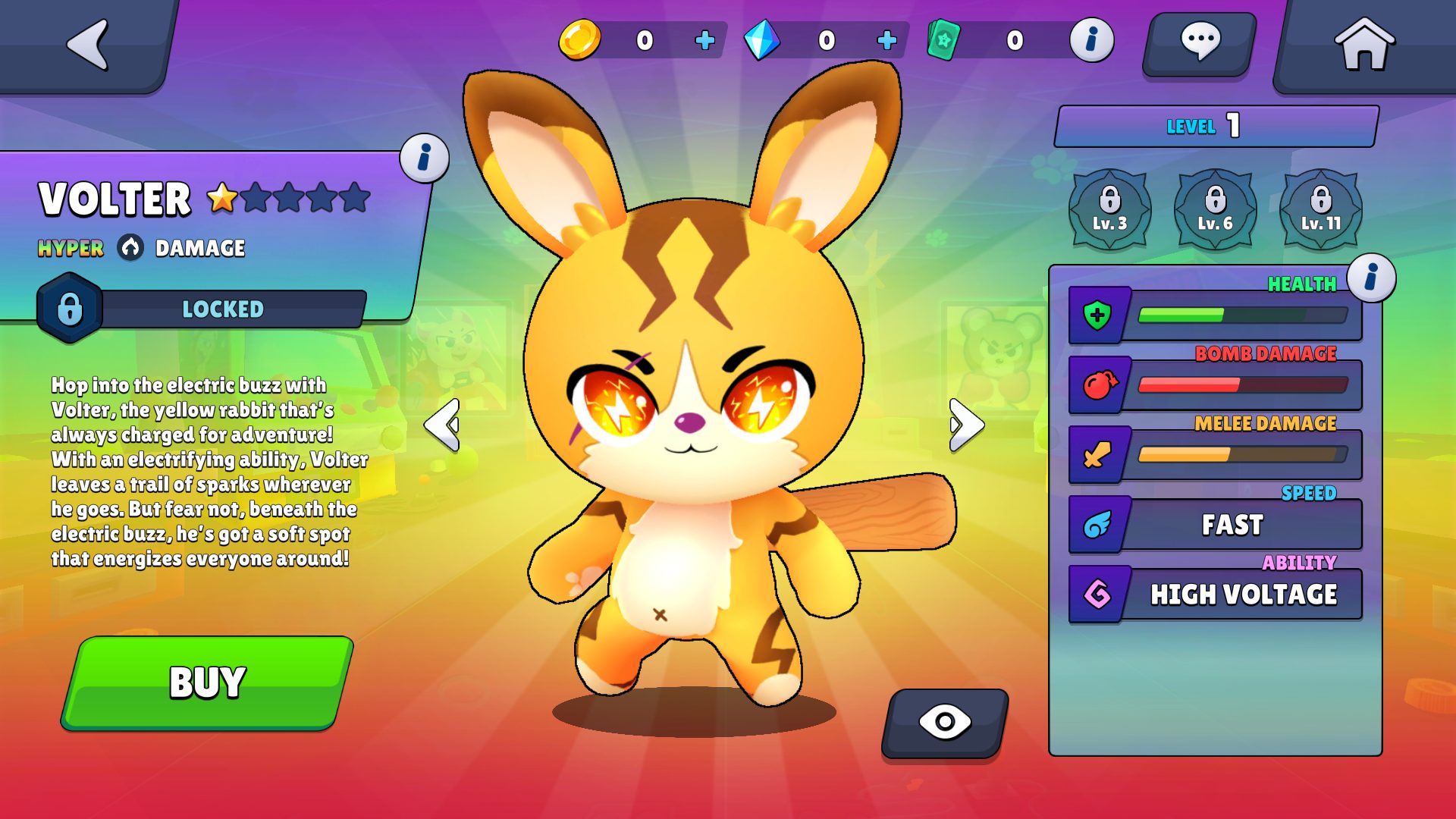Show info about Volter's rarity

click(424, 158)
